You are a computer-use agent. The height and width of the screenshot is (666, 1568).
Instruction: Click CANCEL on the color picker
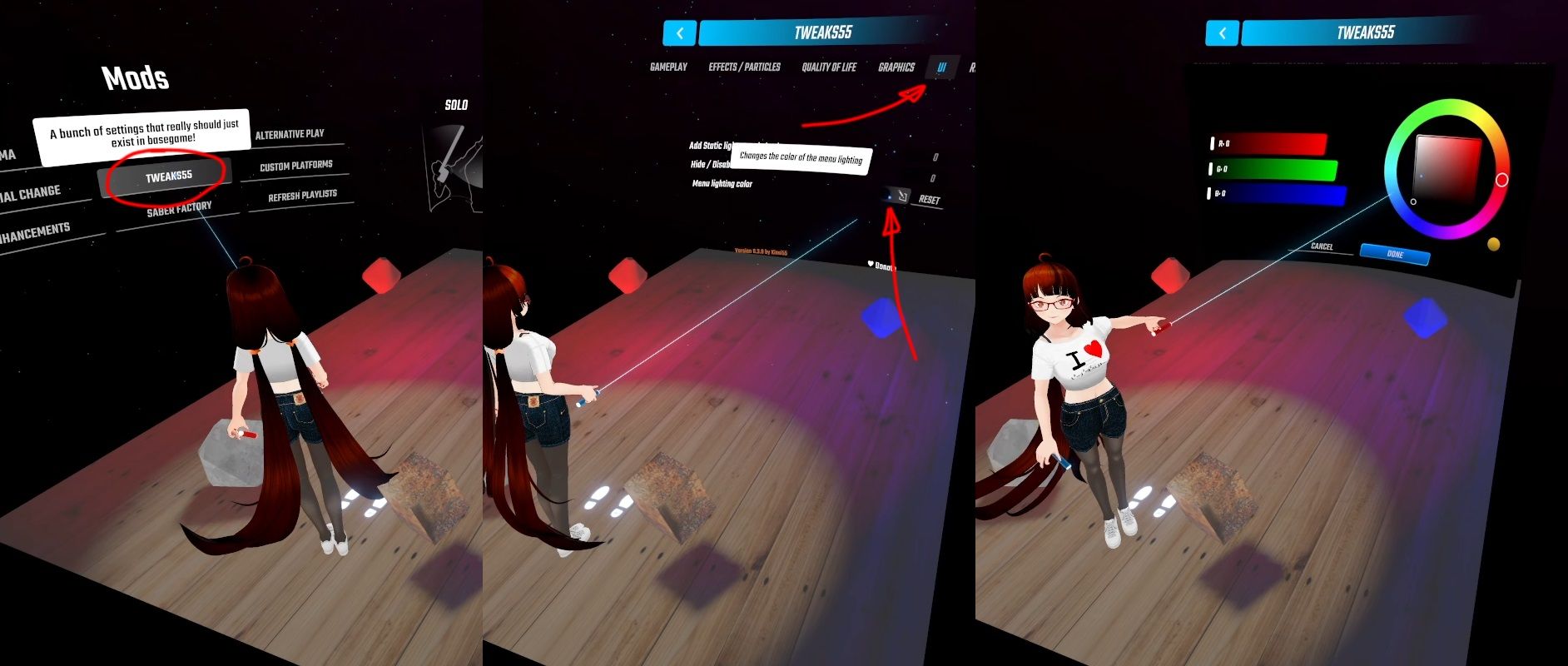click(x=1322, y=247)
